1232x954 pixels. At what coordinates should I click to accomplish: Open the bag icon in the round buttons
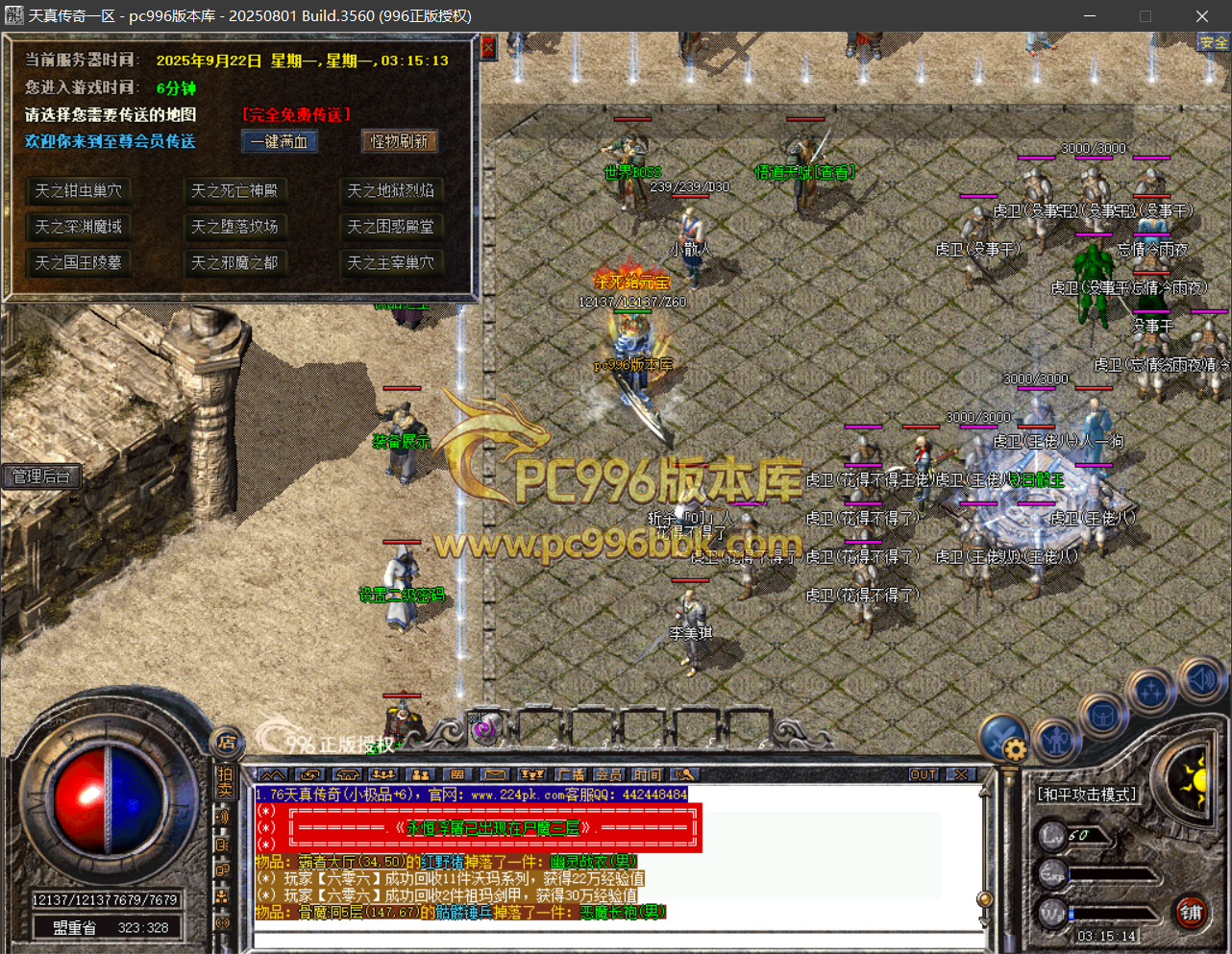coord(1103,716)
